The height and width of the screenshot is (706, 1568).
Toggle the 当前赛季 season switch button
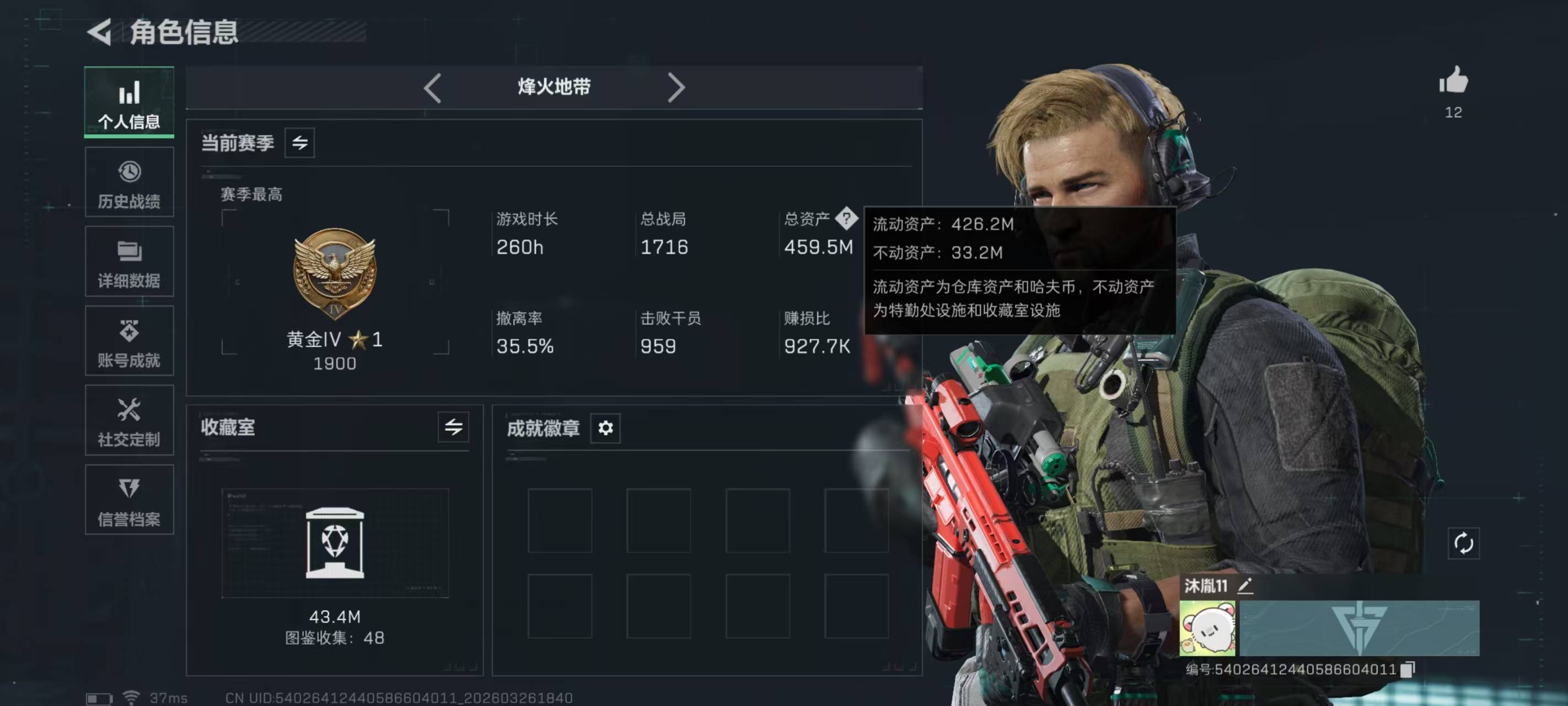coord(299,143)
